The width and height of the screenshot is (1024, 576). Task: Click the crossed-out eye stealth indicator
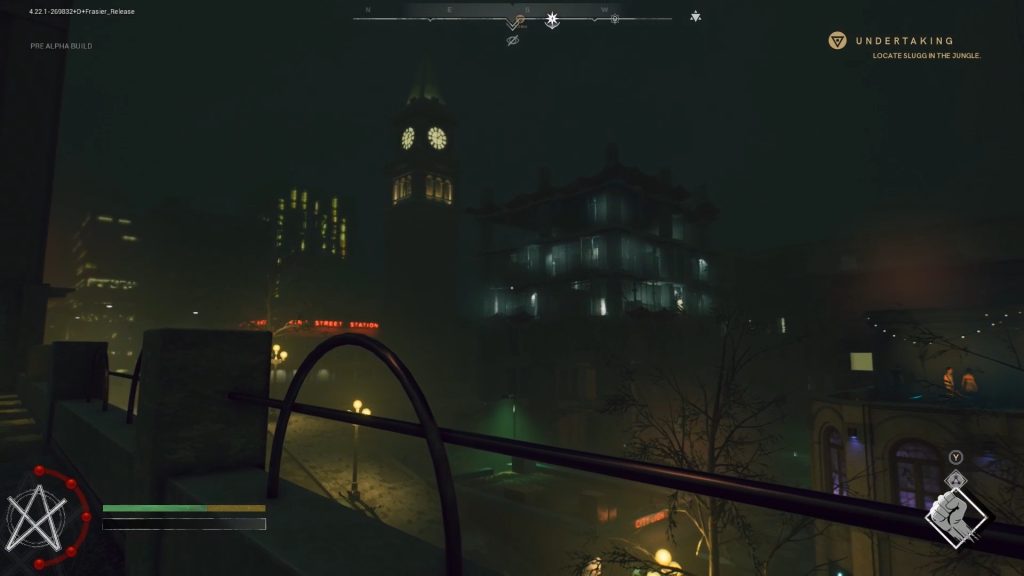coord(513,41)
